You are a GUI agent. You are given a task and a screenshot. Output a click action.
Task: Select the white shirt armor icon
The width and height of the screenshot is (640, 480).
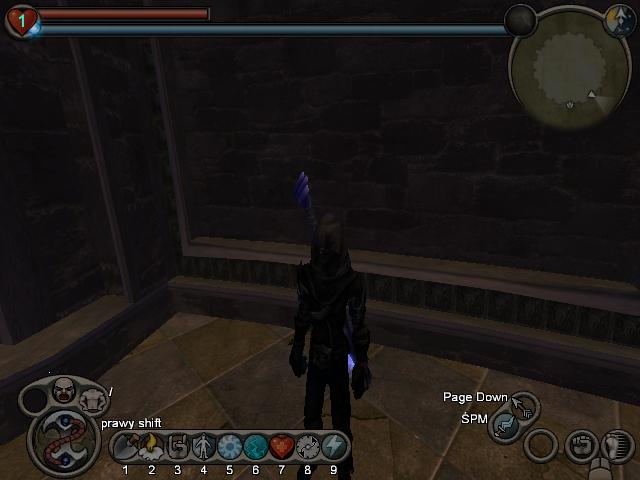tap(94, 401)
